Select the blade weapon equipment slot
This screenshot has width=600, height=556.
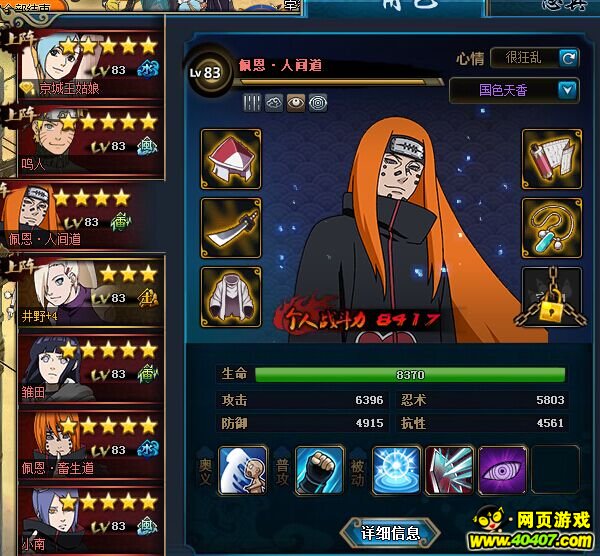tap(231, 228)
